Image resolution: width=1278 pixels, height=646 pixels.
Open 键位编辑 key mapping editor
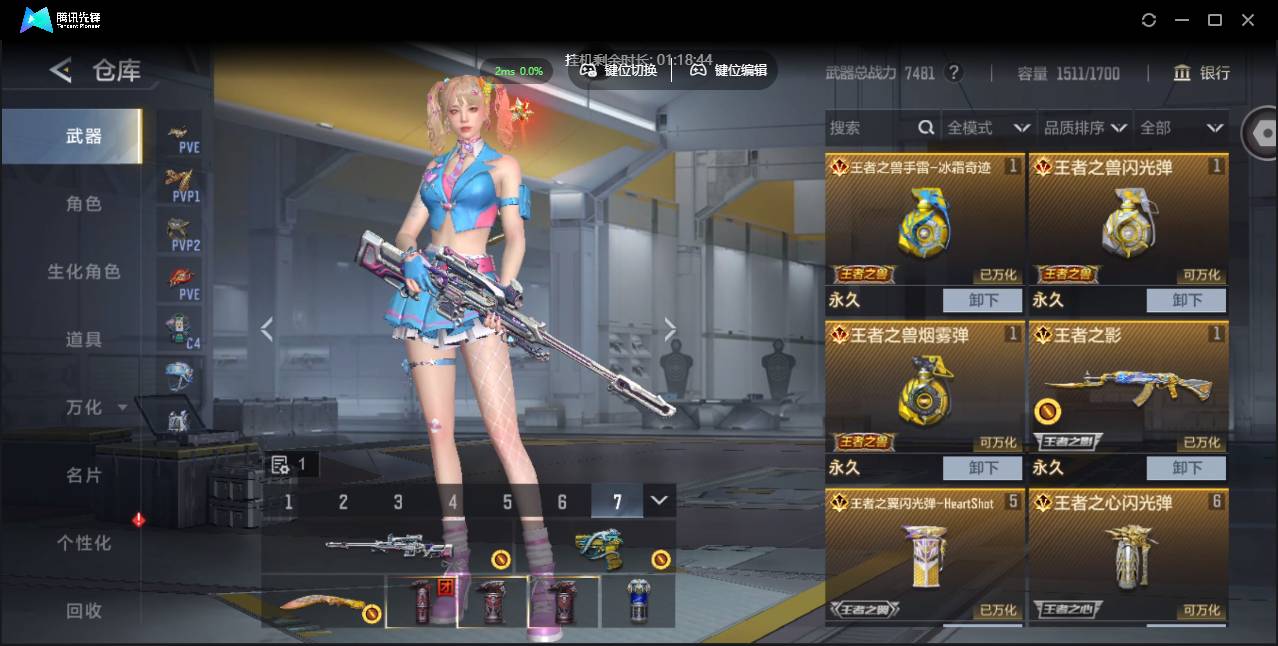[x=729, y=70]
